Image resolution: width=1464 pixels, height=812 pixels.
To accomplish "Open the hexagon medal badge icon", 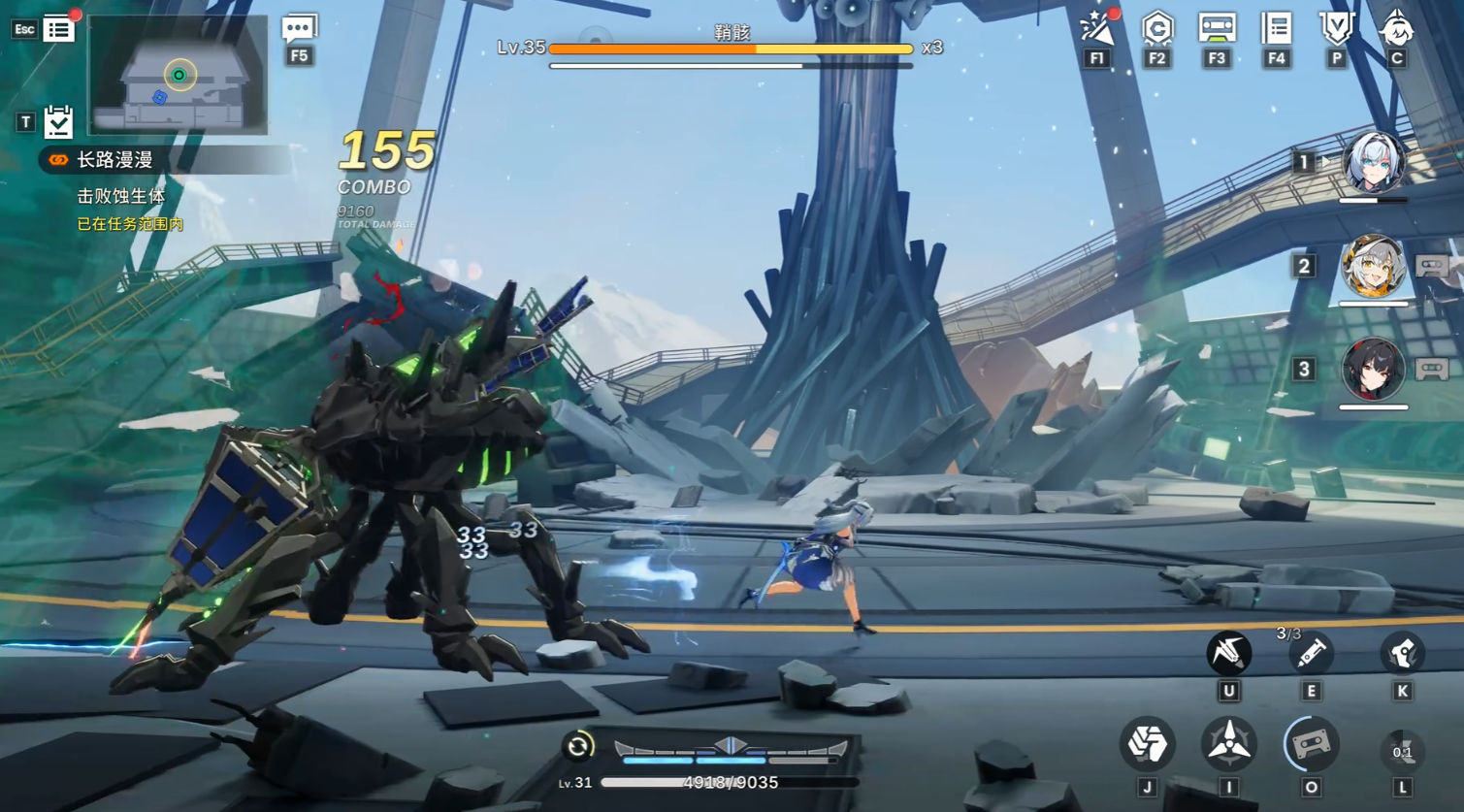I will [1156, 29].
